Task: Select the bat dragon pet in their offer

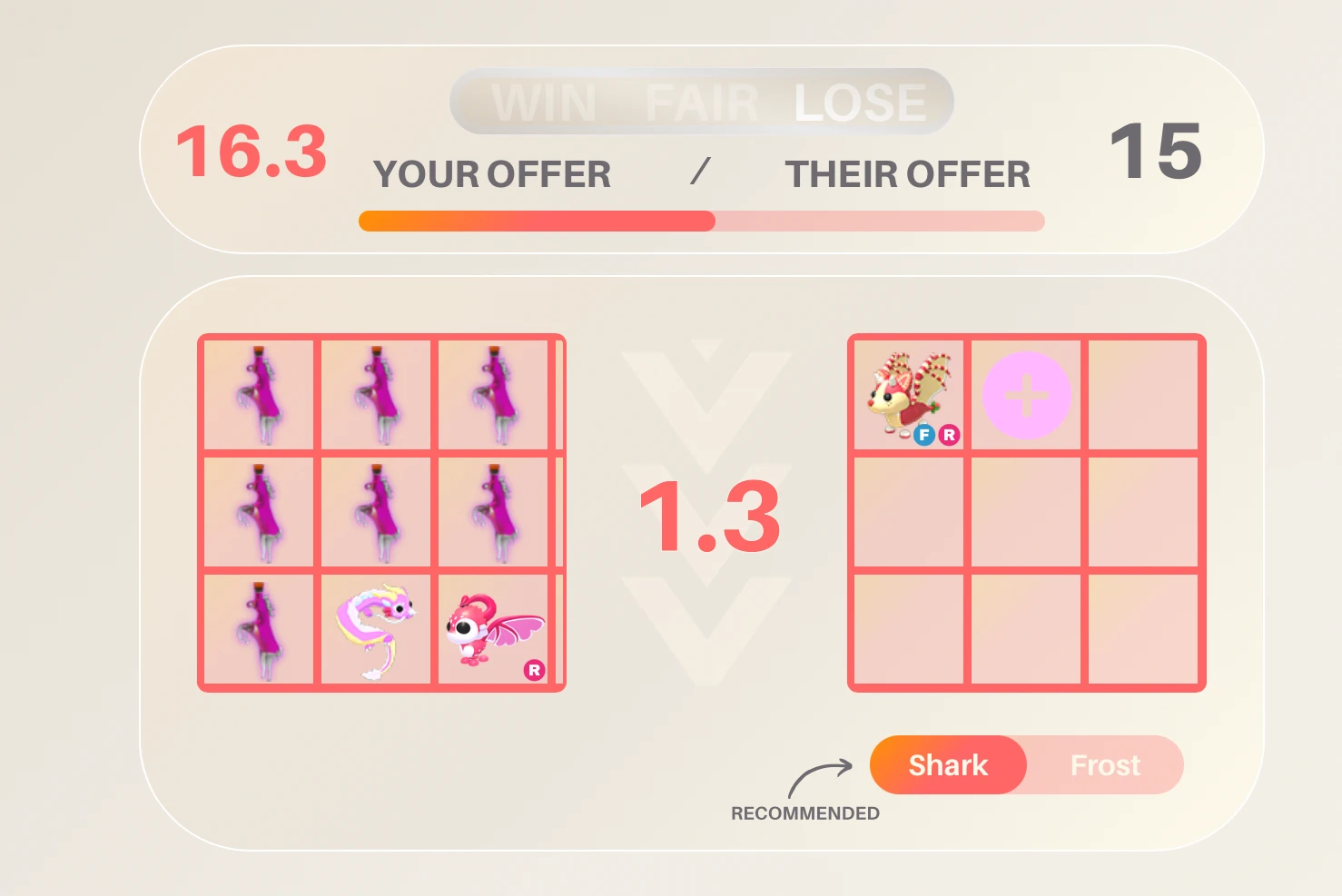Action: (908, 390)
